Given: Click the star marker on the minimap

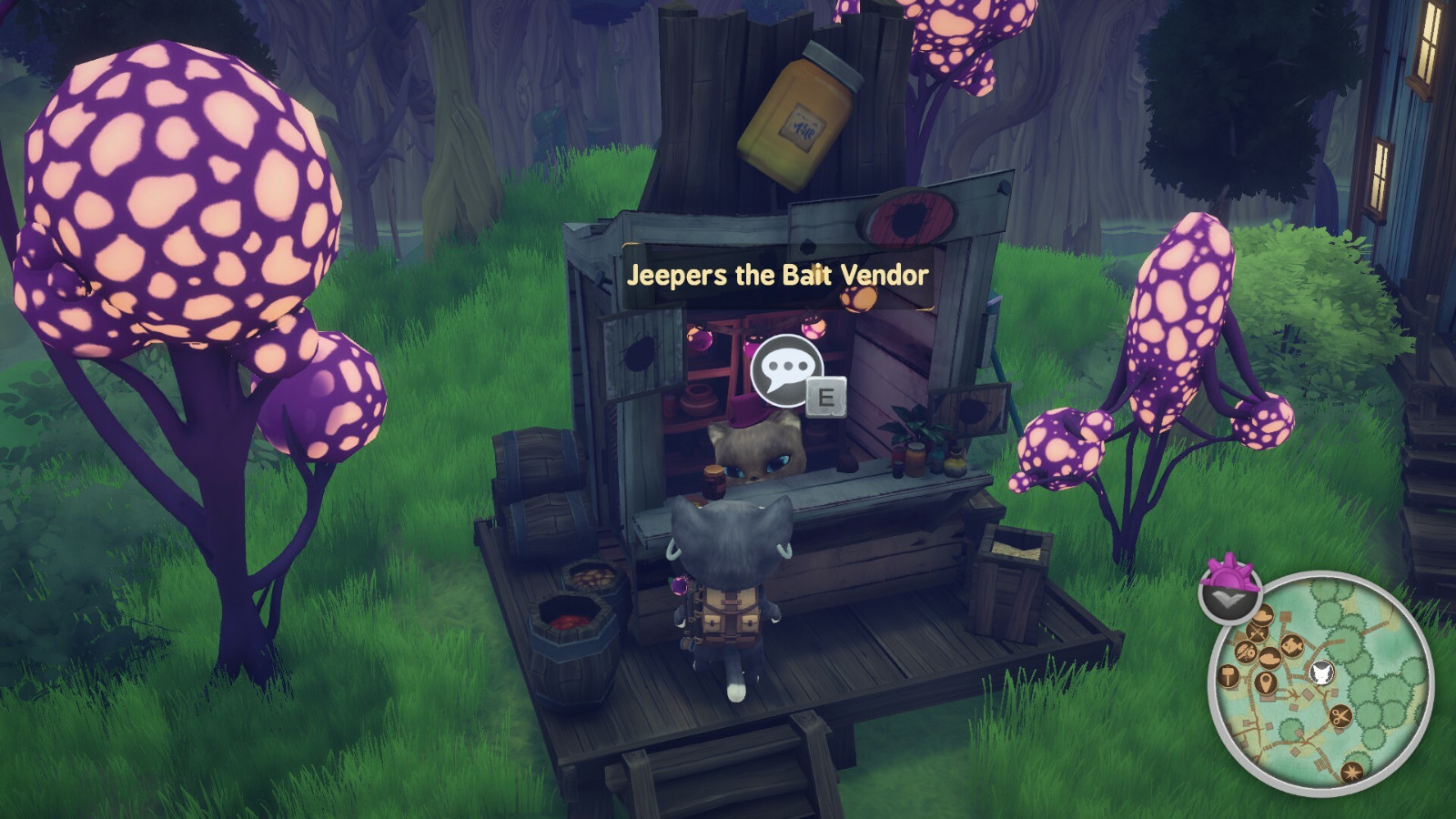Looking at the screenshot, I should [1352, 772].
